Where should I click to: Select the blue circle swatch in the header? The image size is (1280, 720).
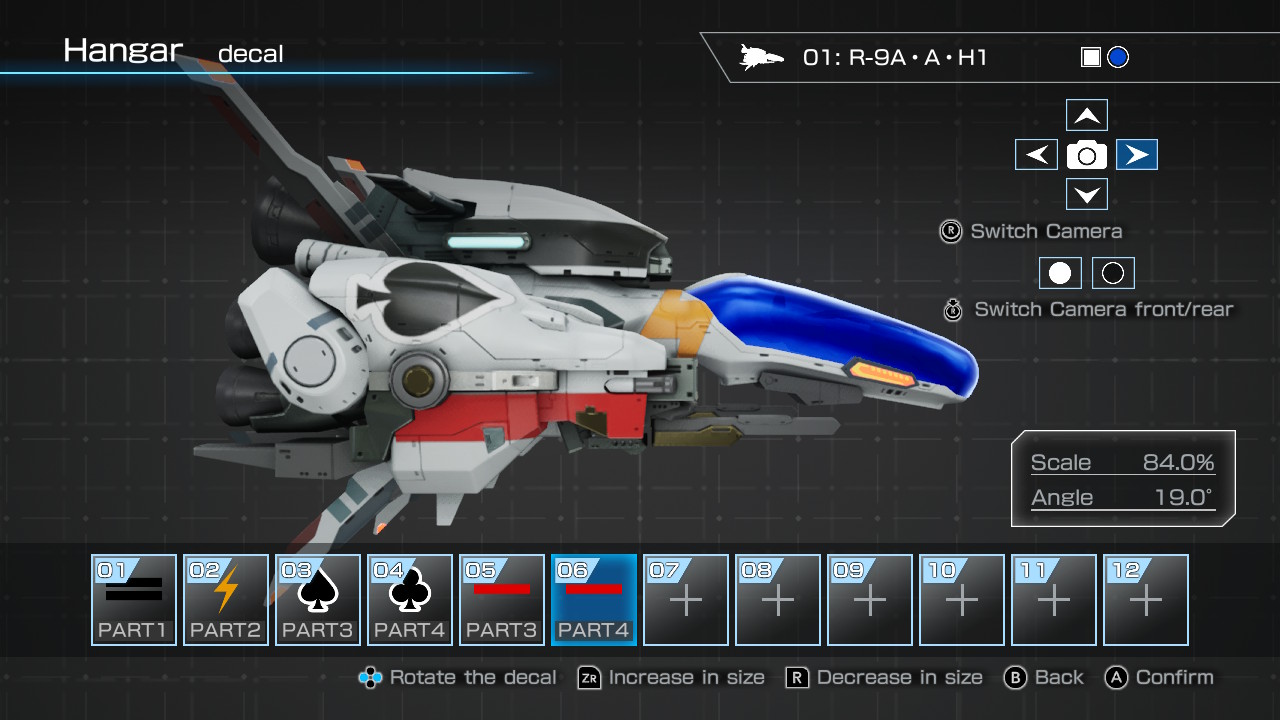pos(1117,57)
